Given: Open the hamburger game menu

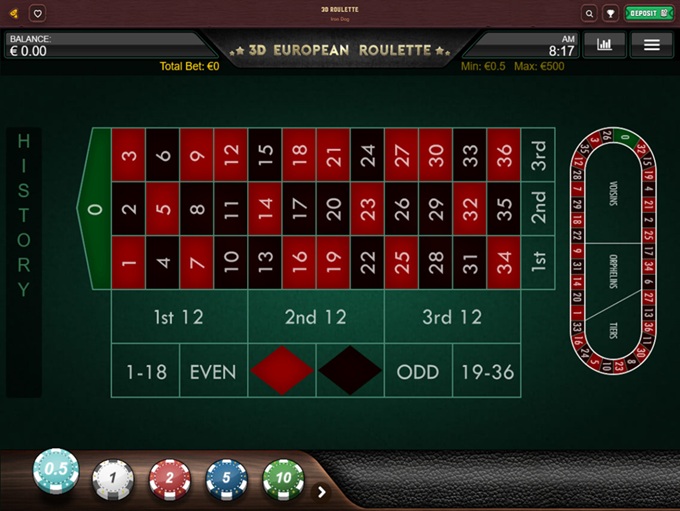Looking at the screenshot, I should tap(652, 44).
